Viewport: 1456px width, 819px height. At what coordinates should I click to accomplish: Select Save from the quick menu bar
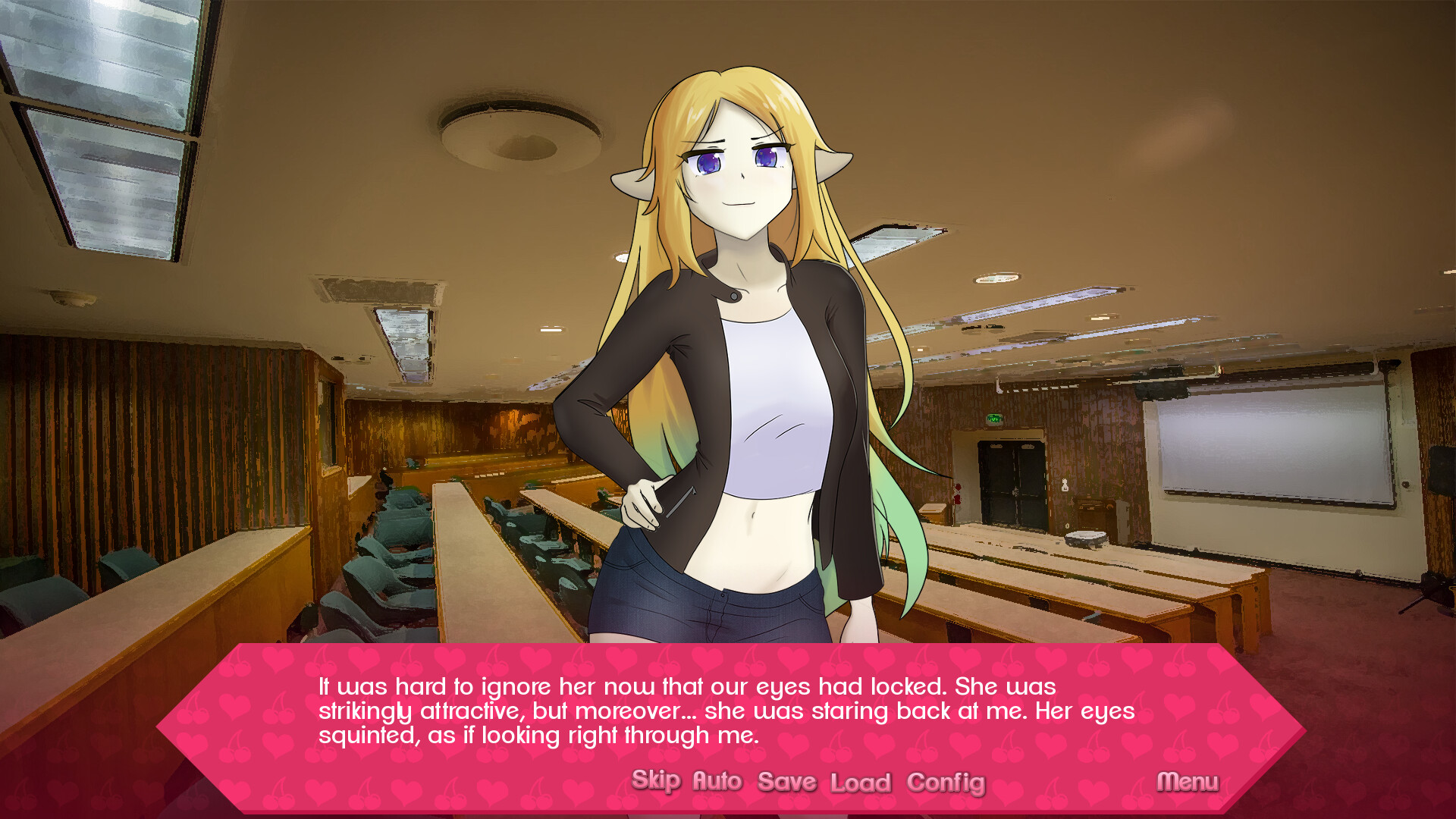(x=786, y=780)
